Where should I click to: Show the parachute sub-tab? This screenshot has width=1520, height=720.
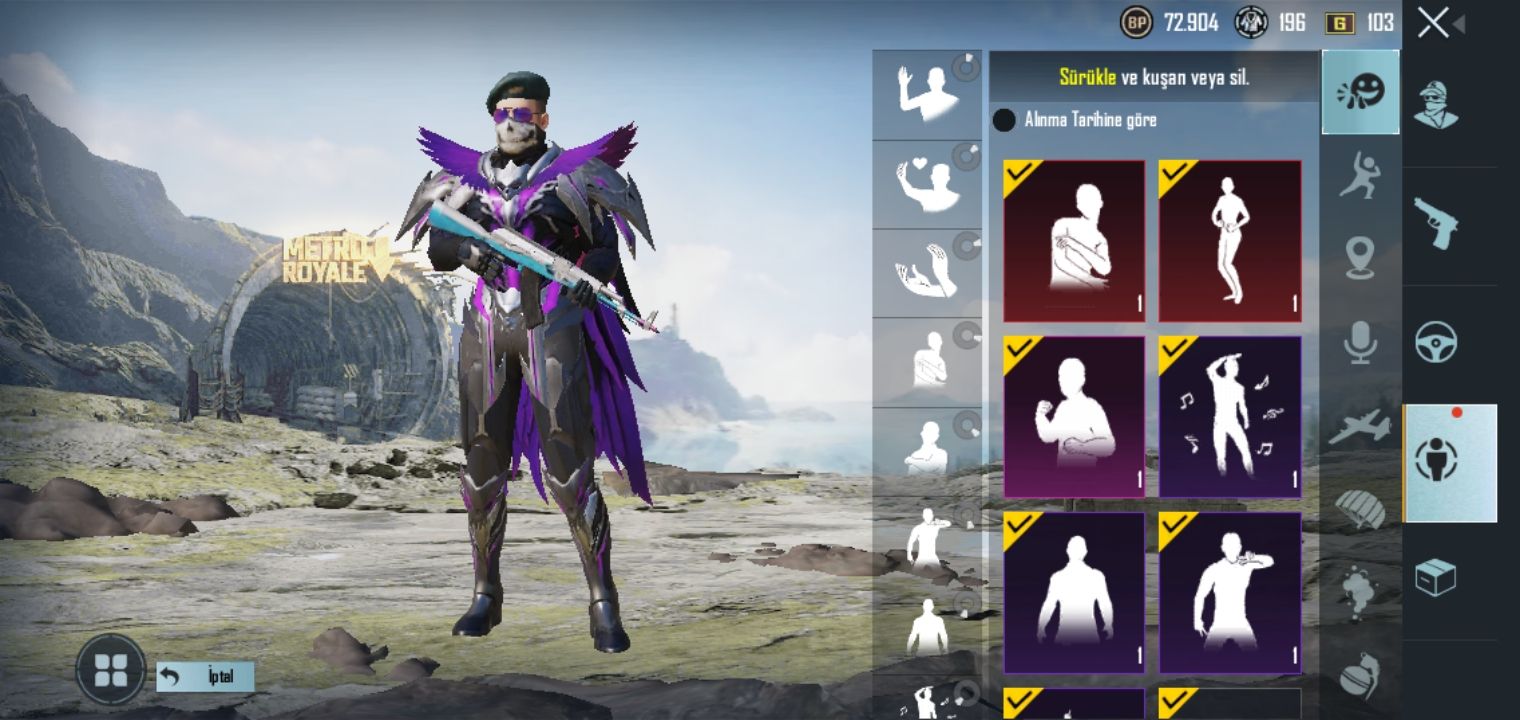click(x=1360, y=509)
